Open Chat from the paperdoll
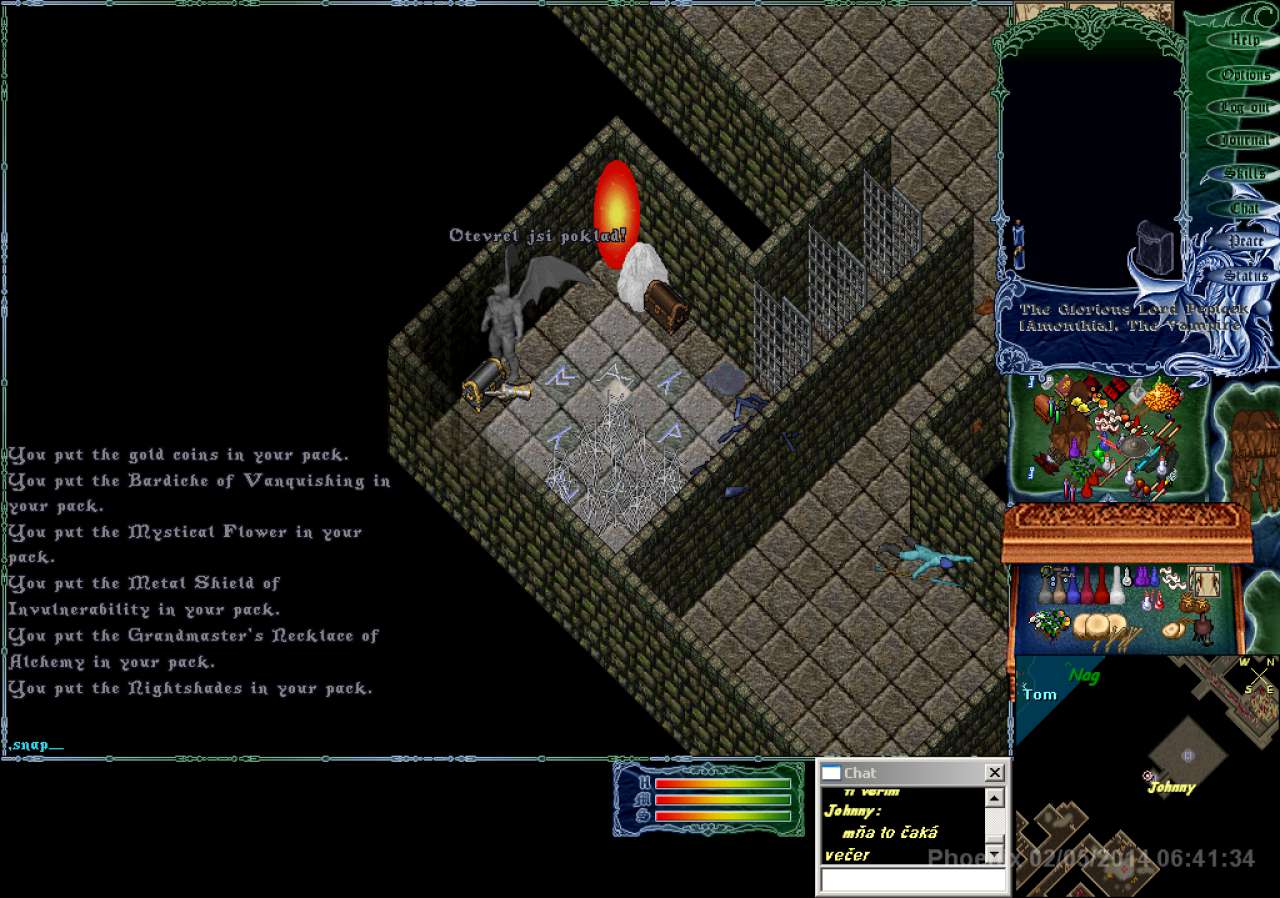Image resolution: width=1280 pixels, height=898 pixels. pyautogui.click(x=1244, y=208)
